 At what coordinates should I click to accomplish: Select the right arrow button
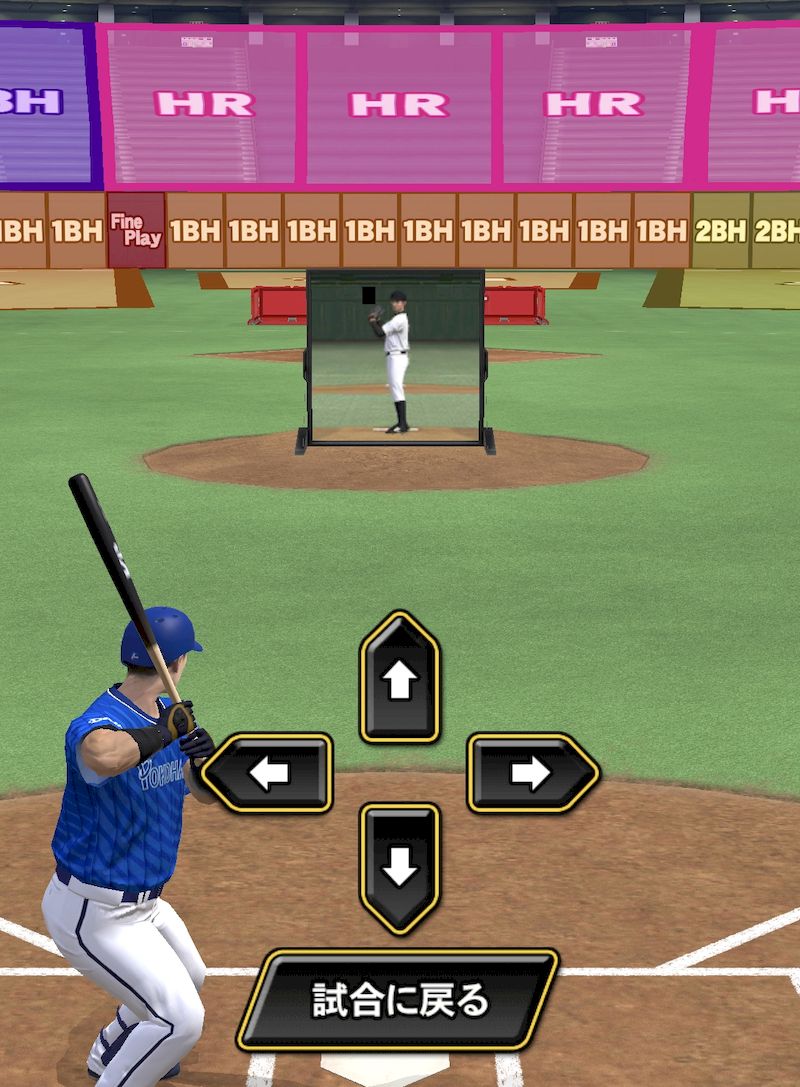click(x=531, y=773)
